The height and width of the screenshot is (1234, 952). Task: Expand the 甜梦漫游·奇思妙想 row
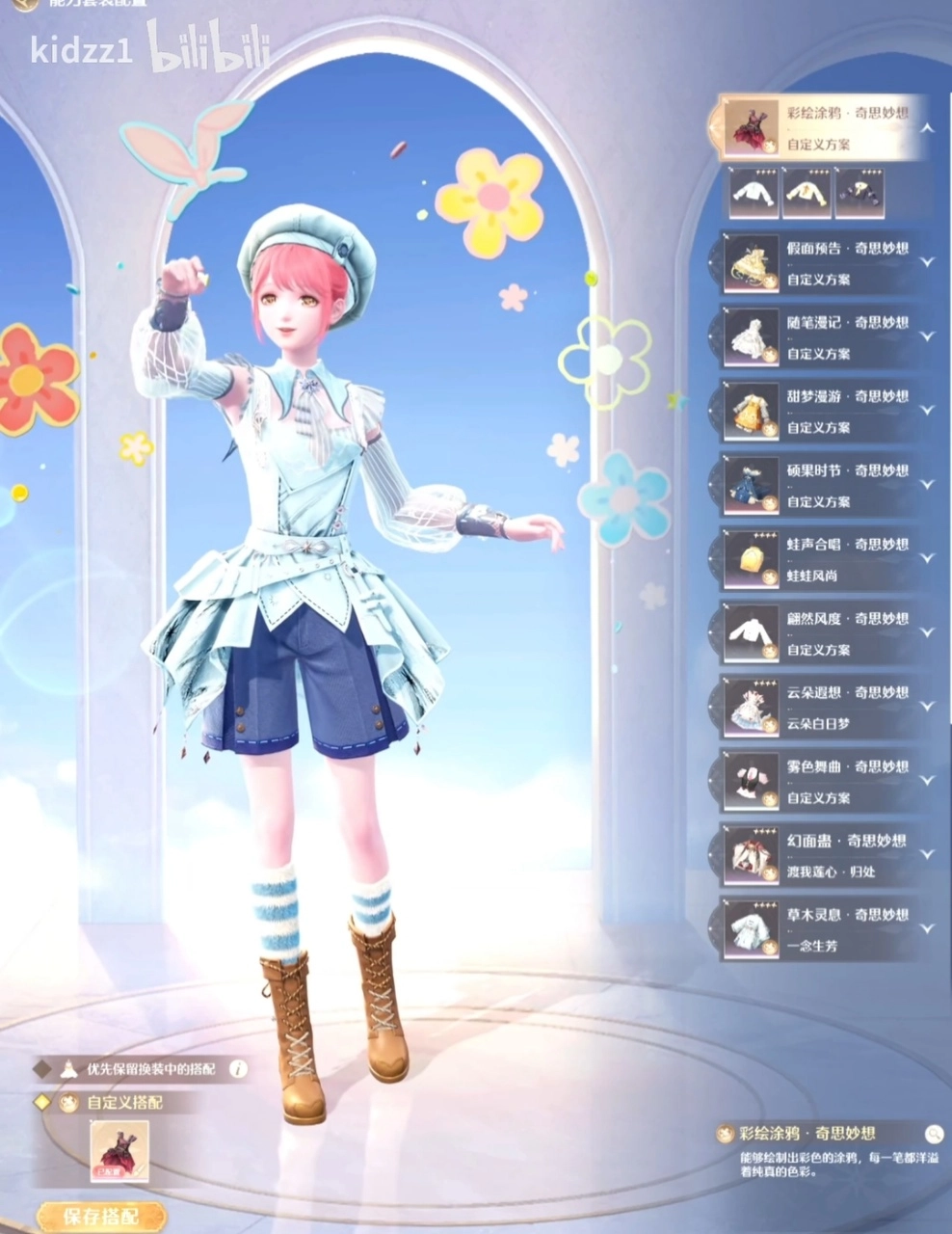pyautogui.click(x=927, y=410)
